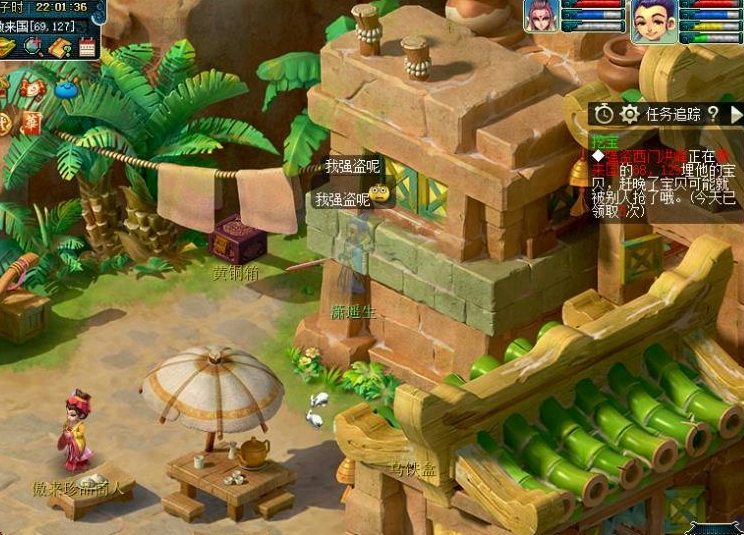
Task: Click the gold ingot shop icon
Action: point(7,46)
